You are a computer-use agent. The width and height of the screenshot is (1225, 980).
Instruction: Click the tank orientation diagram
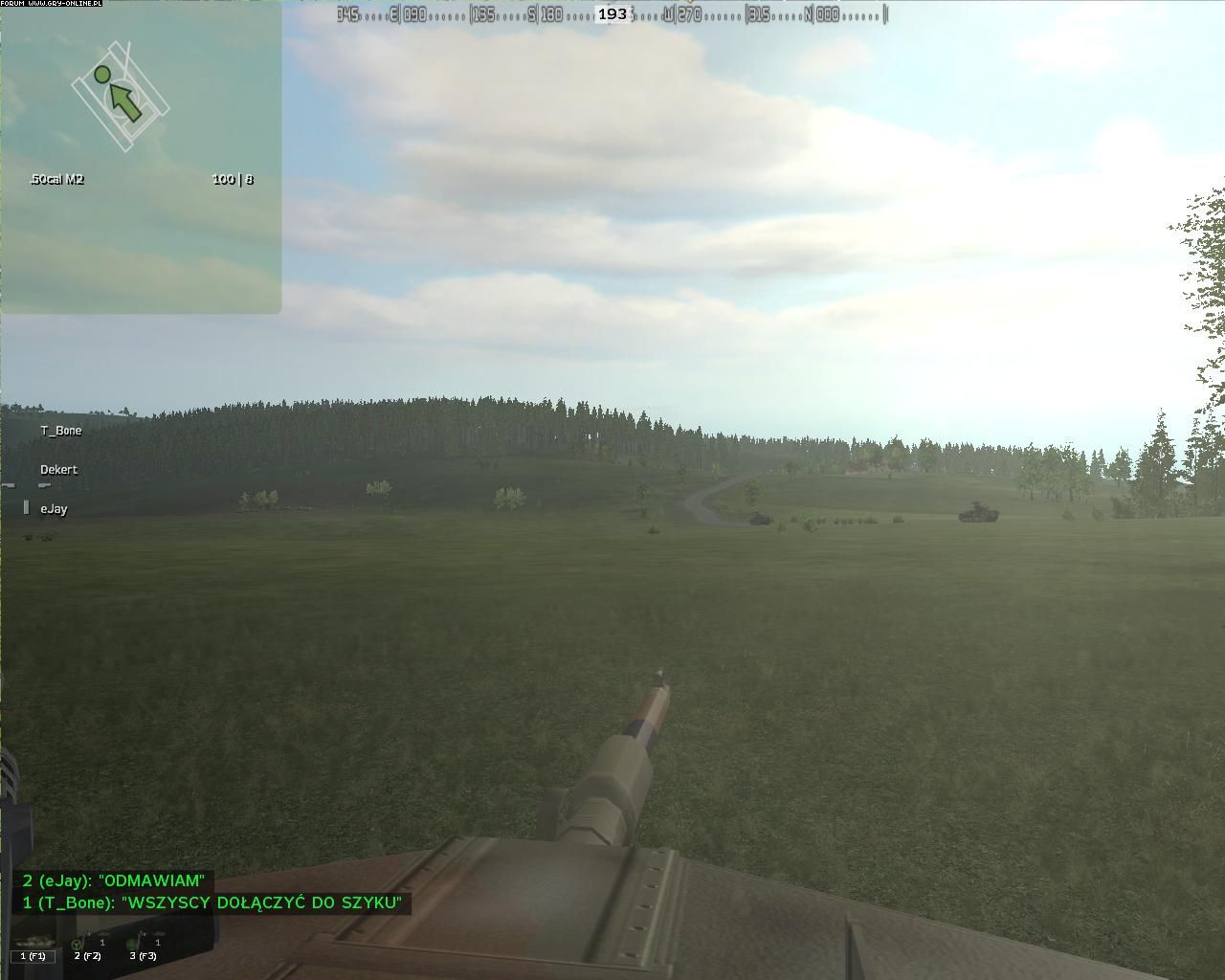[x=120, y=95]
